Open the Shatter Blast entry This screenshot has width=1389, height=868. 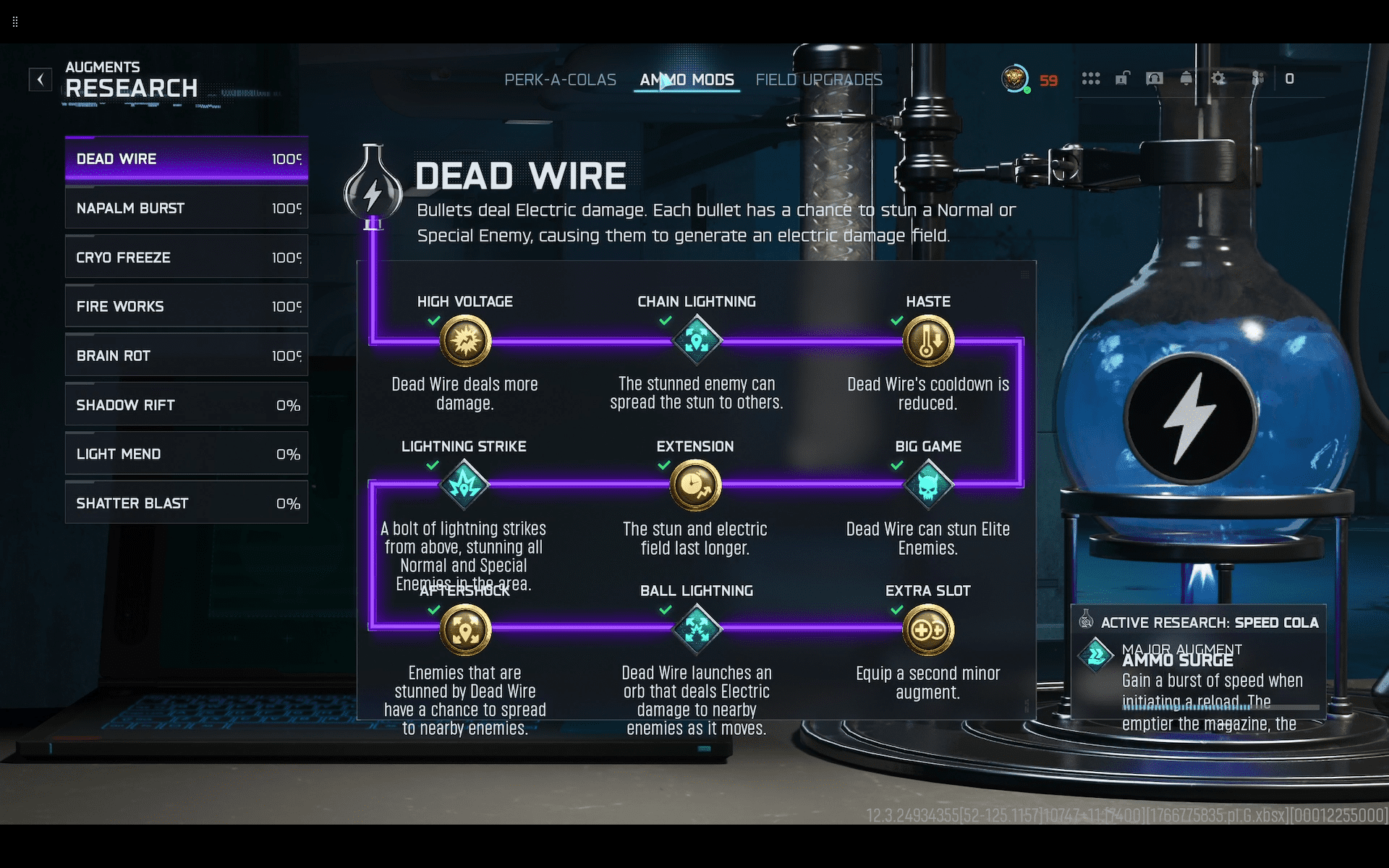187,503
